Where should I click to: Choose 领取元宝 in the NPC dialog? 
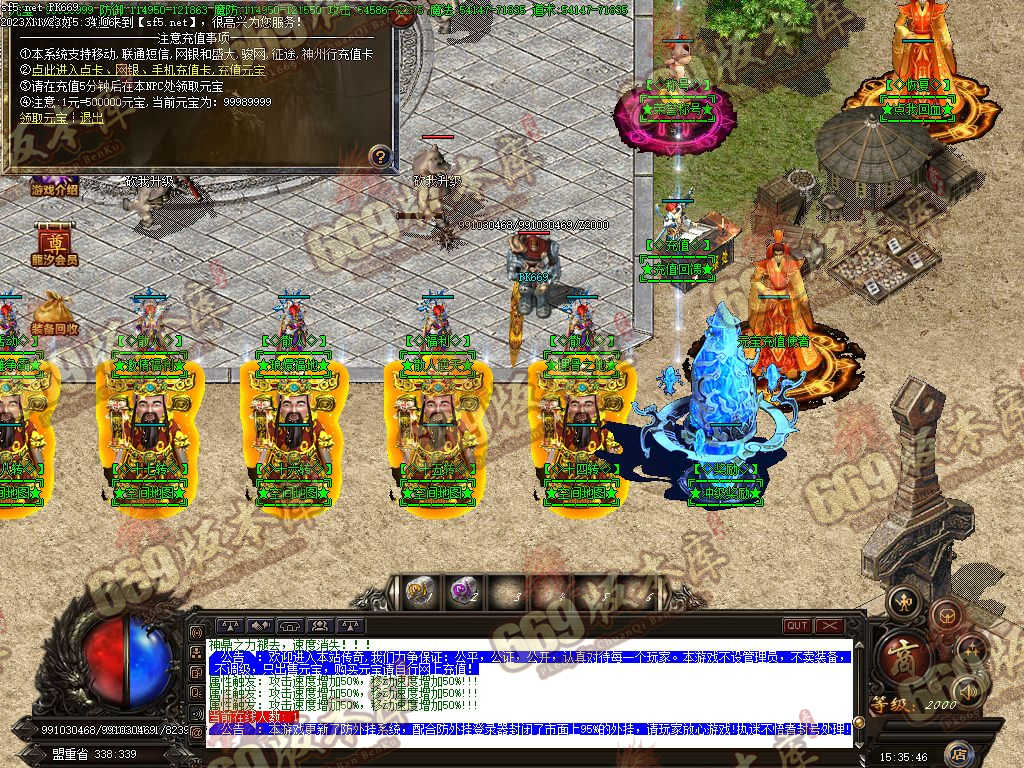(46, 117)
